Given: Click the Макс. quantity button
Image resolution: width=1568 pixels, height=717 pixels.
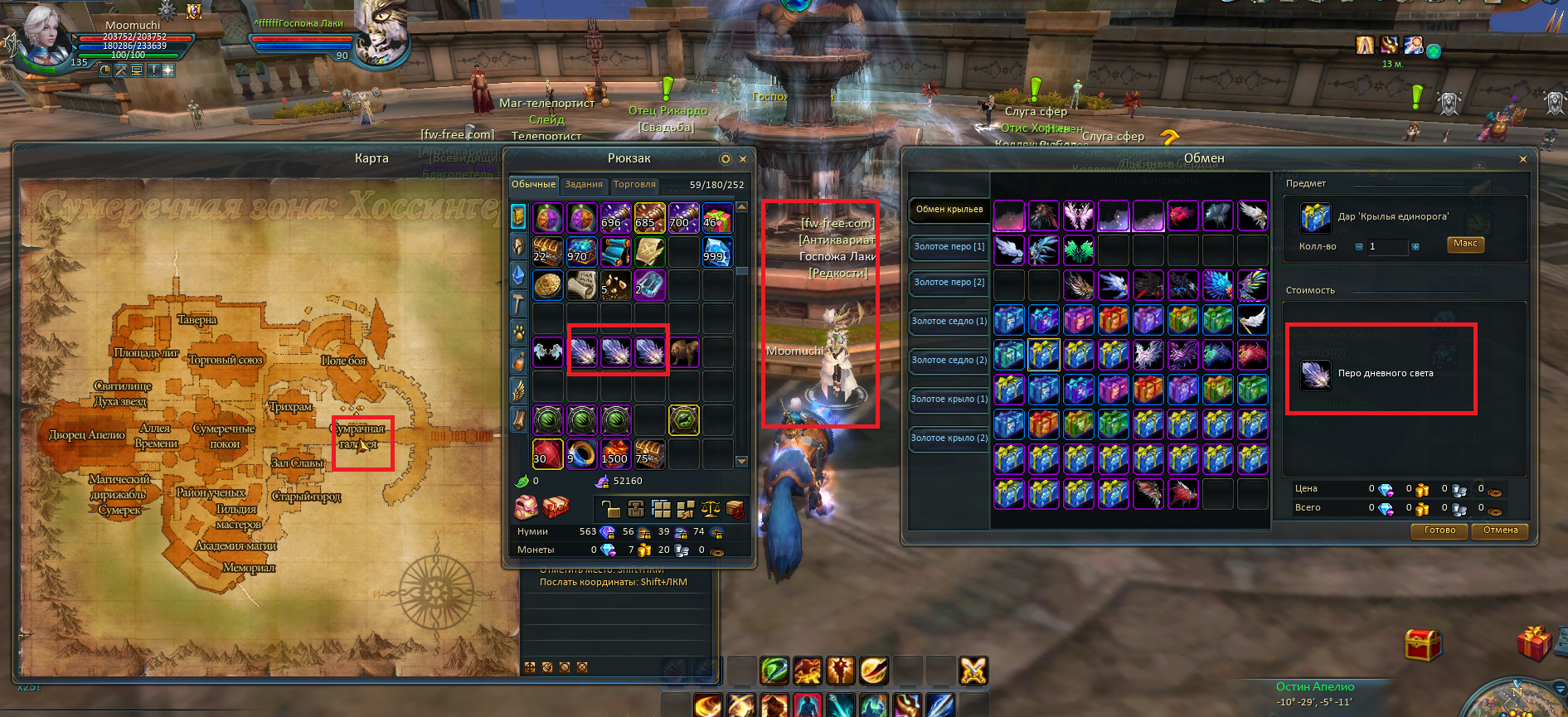Looking at the screenshot, I should point(1465,244).
